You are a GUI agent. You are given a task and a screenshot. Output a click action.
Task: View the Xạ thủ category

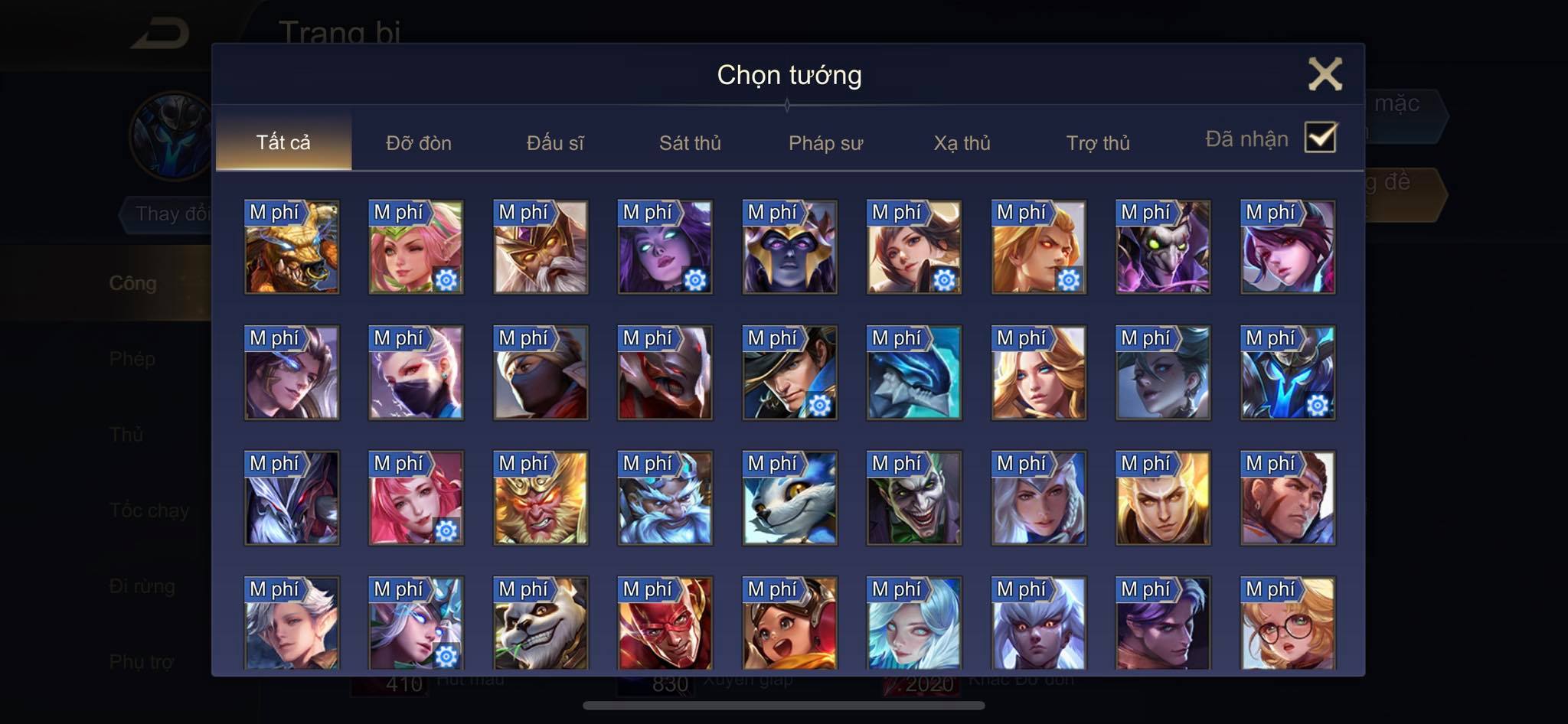pyautogui.click(x=962, y=143)
